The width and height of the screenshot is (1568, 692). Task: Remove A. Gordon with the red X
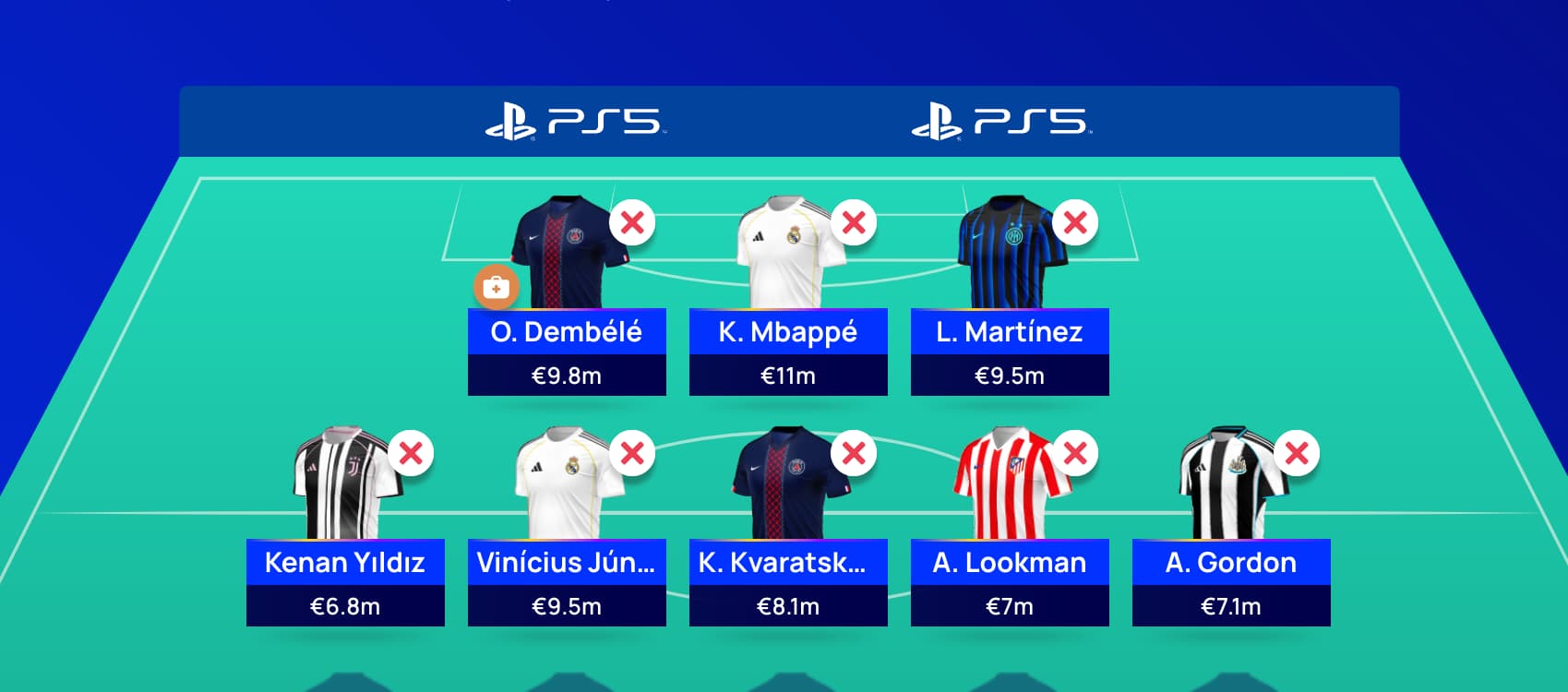pyautogui.click(x=1295, y=452)
